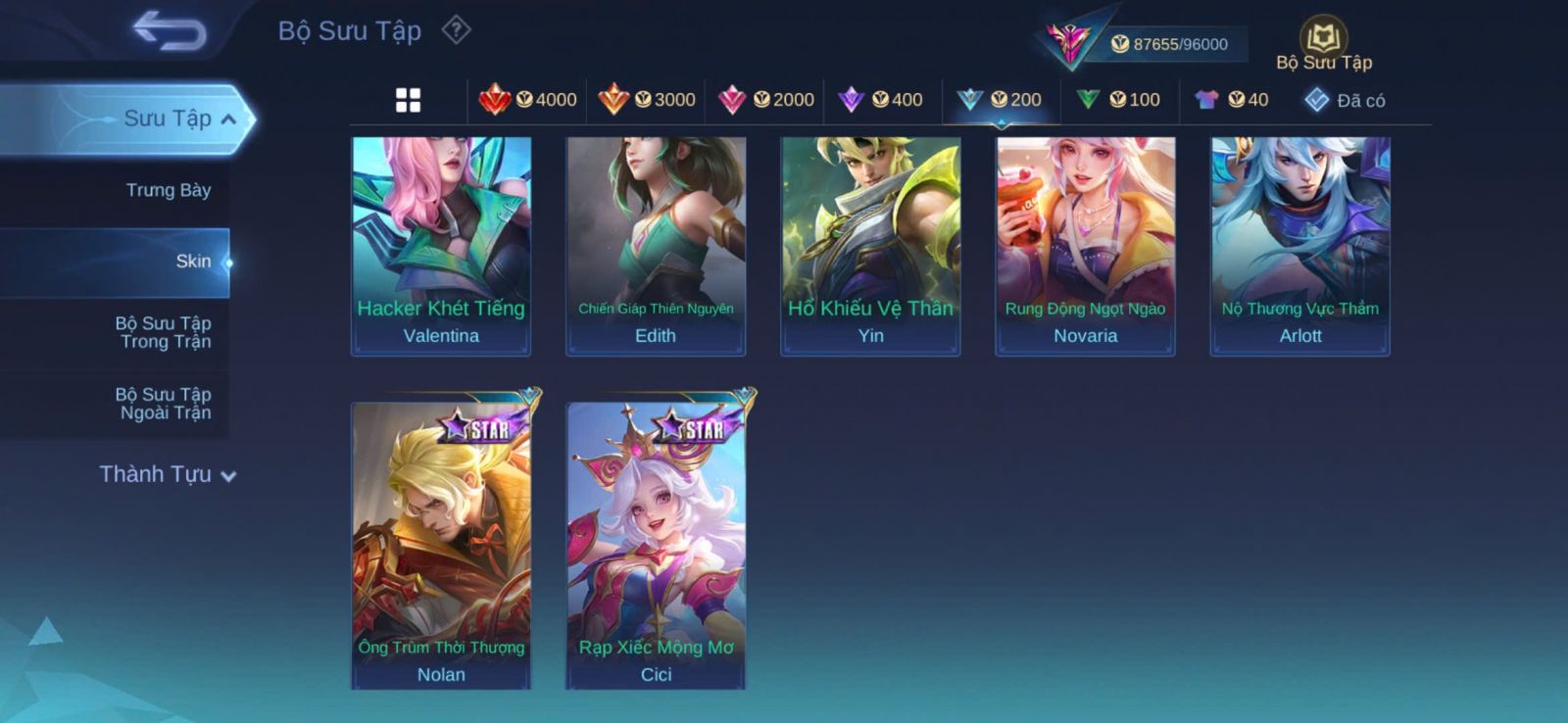Choose Nolan's Ông Trùm Thời Thượng skin

coord(441,544)
